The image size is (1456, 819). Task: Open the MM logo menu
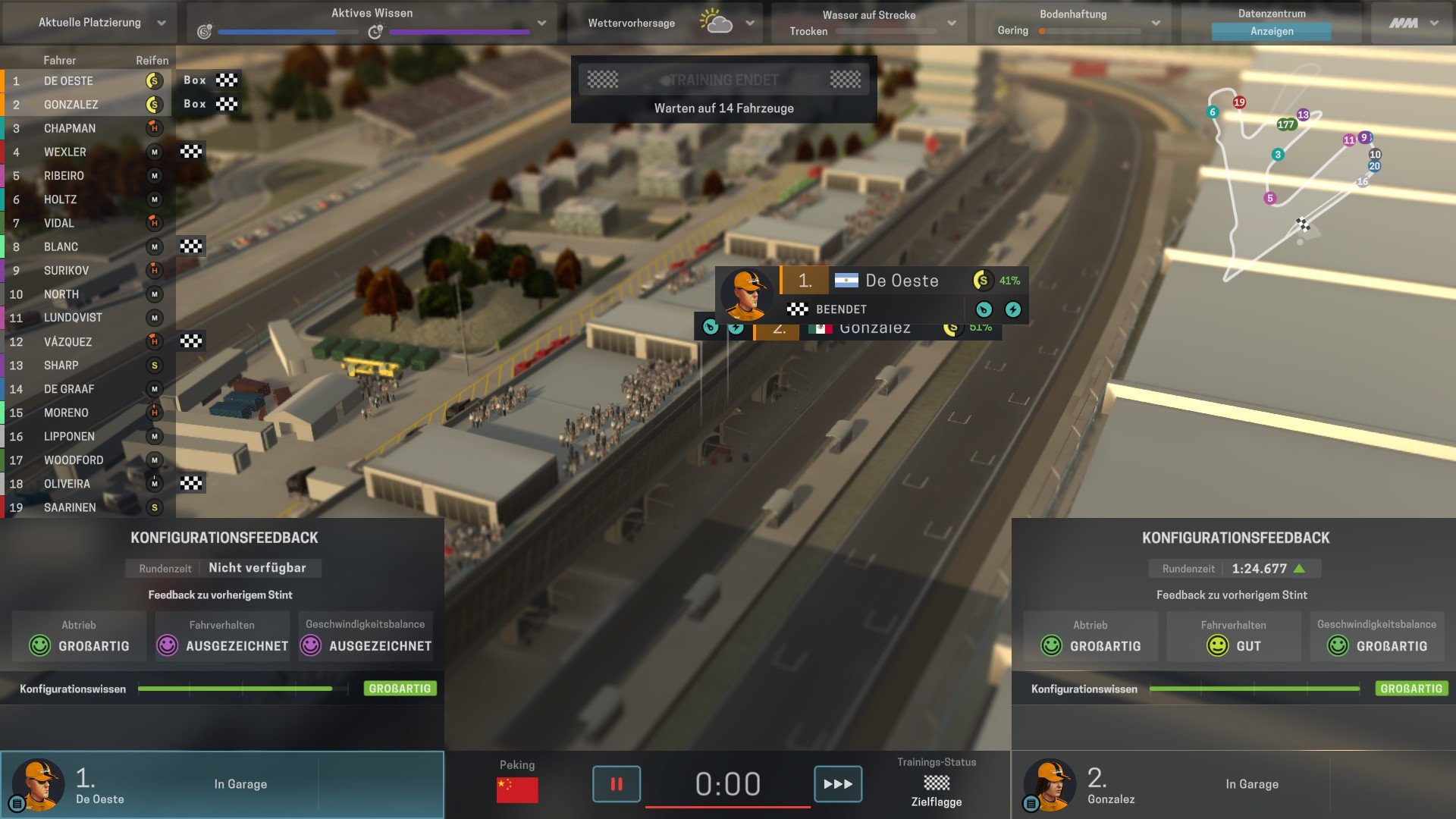pyautogui.click(x=1413, y=23)
